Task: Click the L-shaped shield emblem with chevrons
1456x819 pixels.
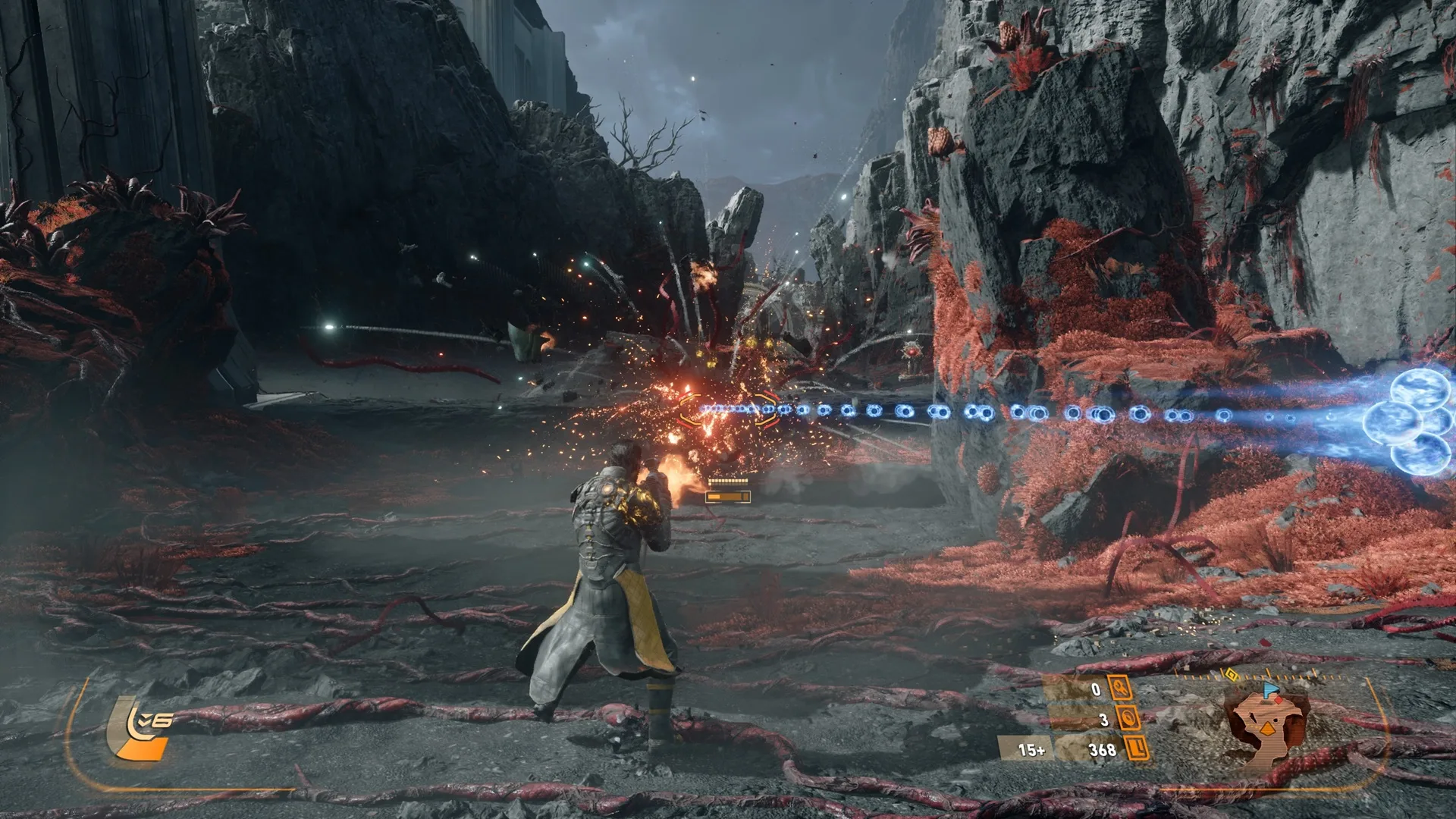Action: point(142,730)
